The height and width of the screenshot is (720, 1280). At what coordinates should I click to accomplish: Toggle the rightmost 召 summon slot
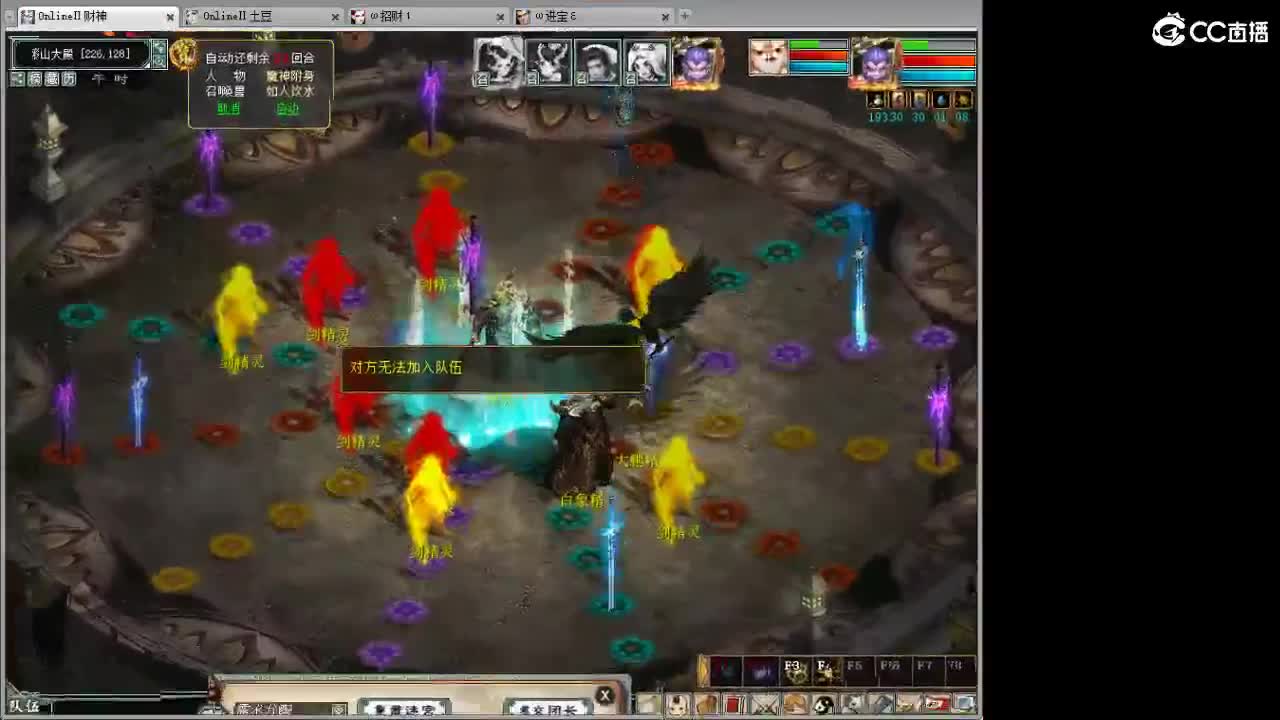[x=629, y=79]
